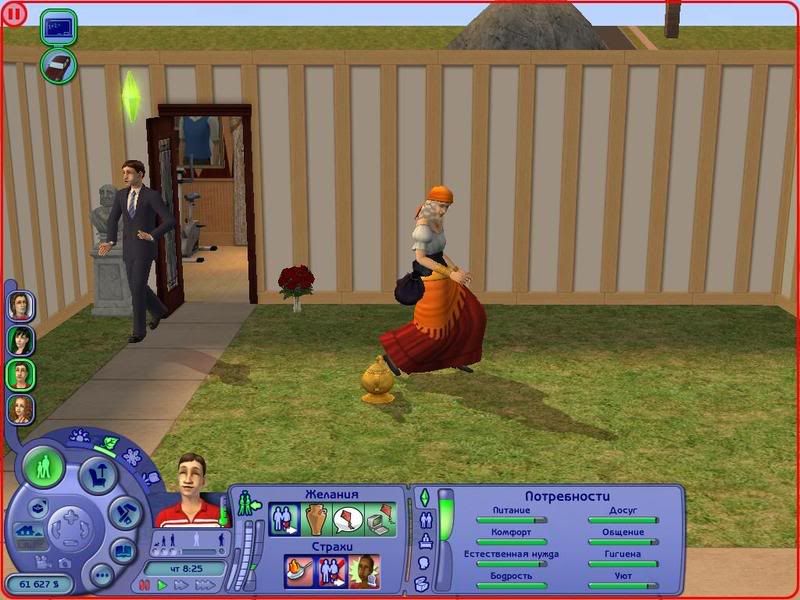Click the queued blackboard action icon
Viewport: 800px width, 600px height.
click(x=58, y=26)
